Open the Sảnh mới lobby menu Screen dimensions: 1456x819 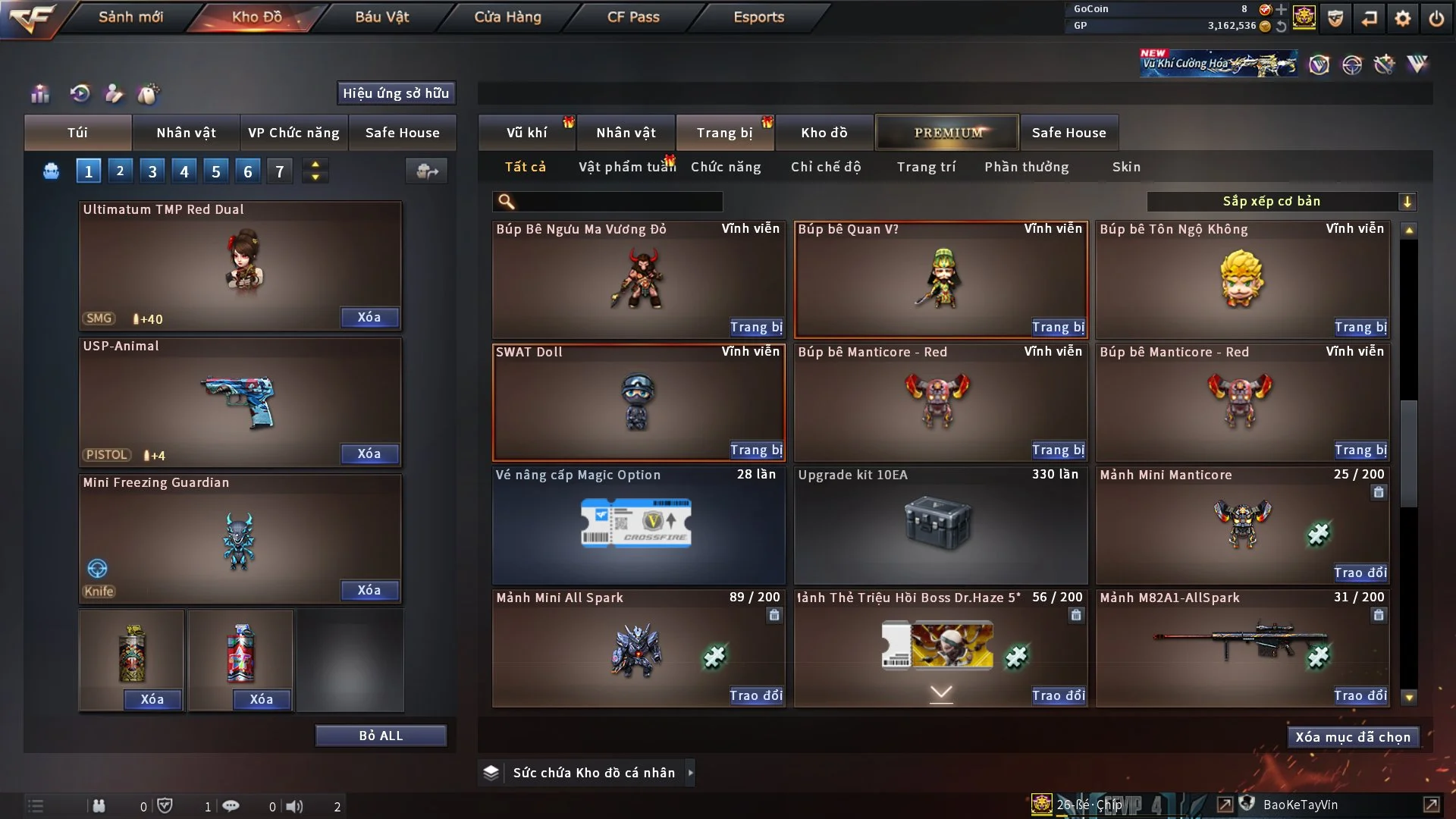point(130,17)
